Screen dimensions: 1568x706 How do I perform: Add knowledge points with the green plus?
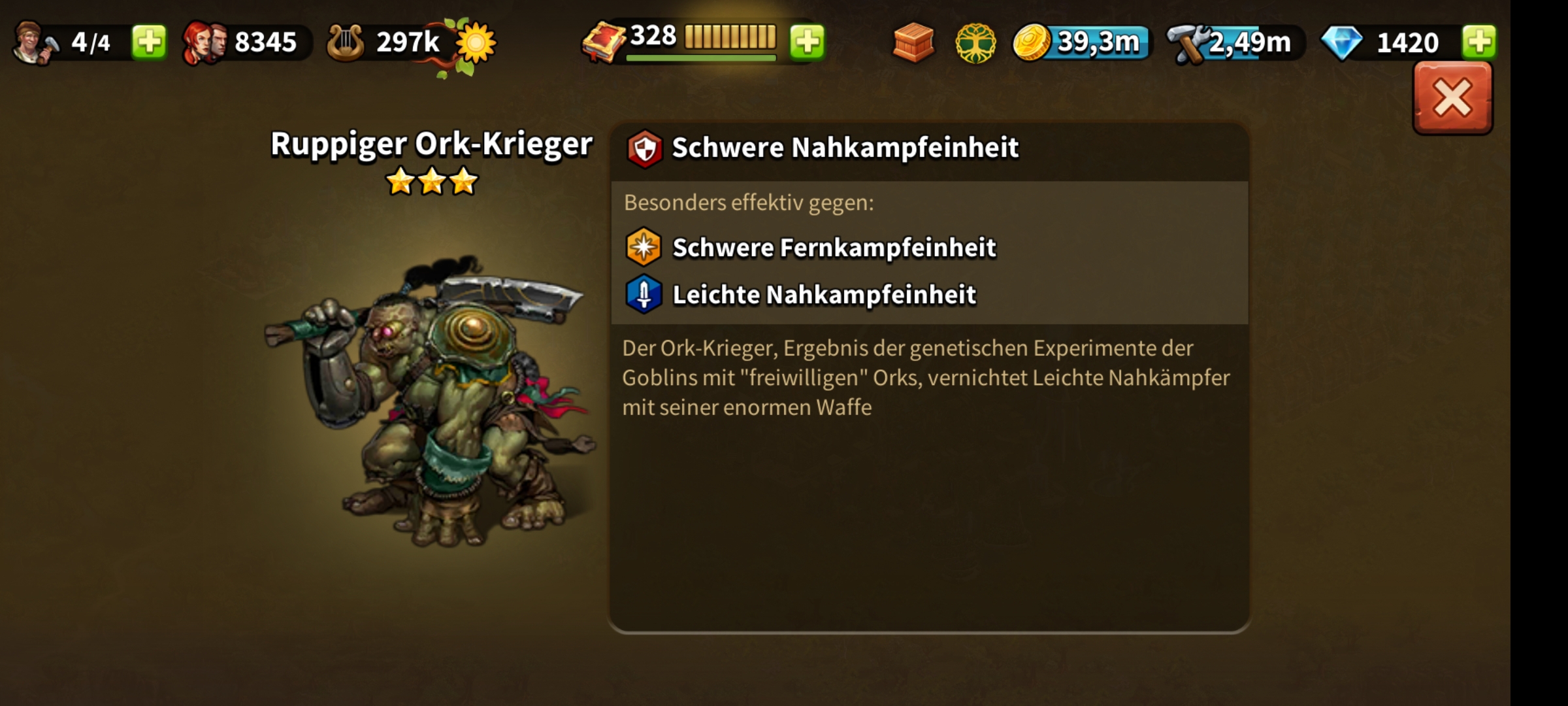point(808,42)
